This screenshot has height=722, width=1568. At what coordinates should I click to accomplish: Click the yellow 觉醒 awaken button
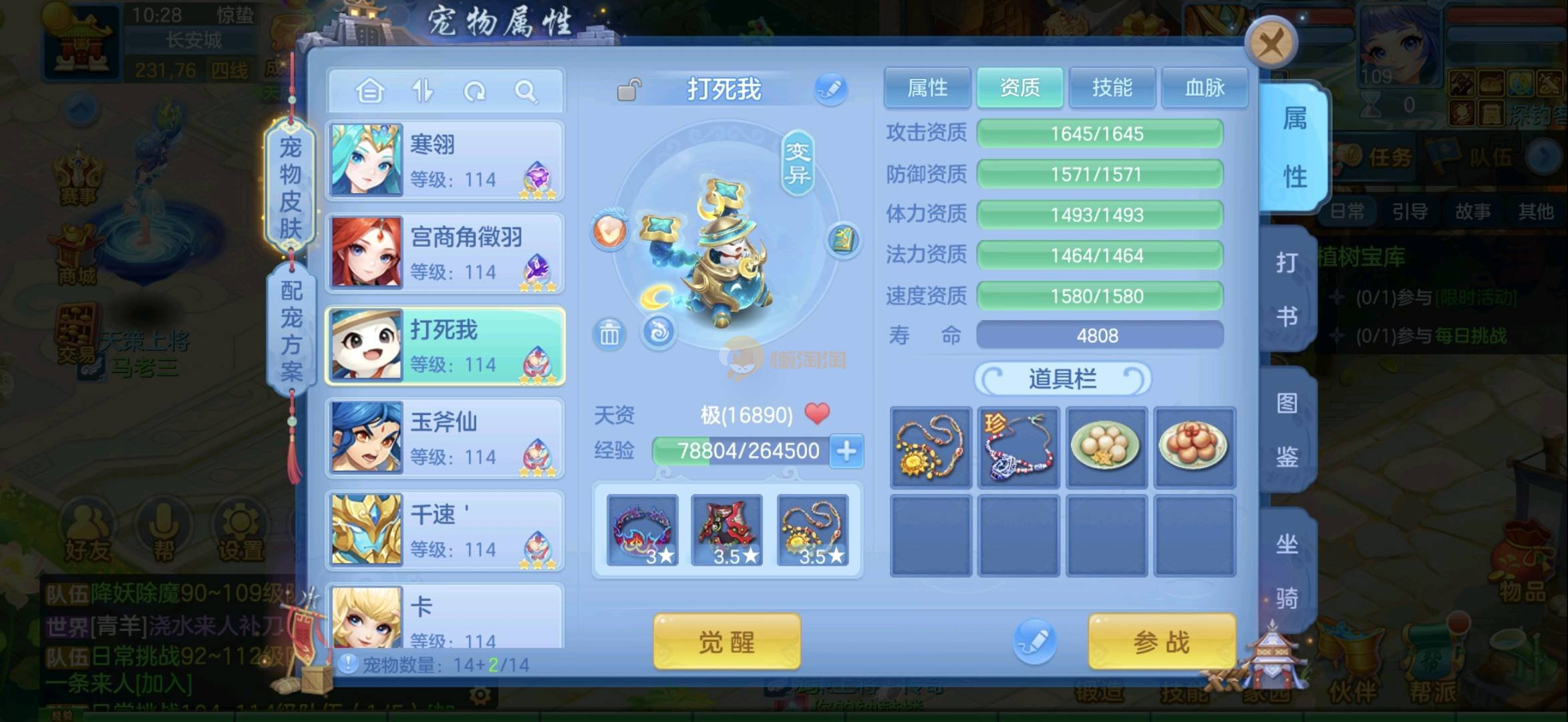click(726, 642)
